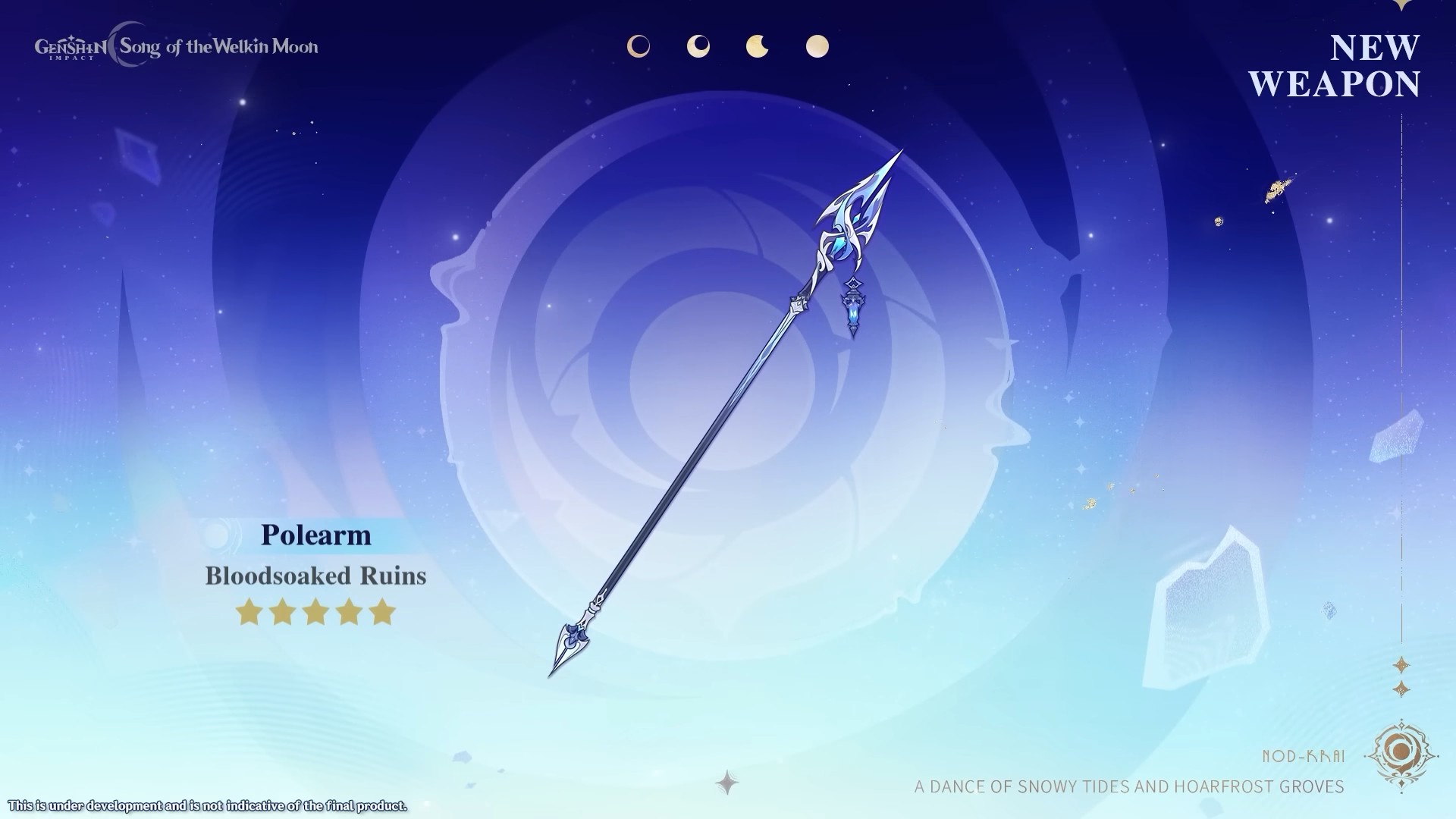
Task: Click the Bloodsoaked Ruins weapon name
Action: (x=316, y=576)
